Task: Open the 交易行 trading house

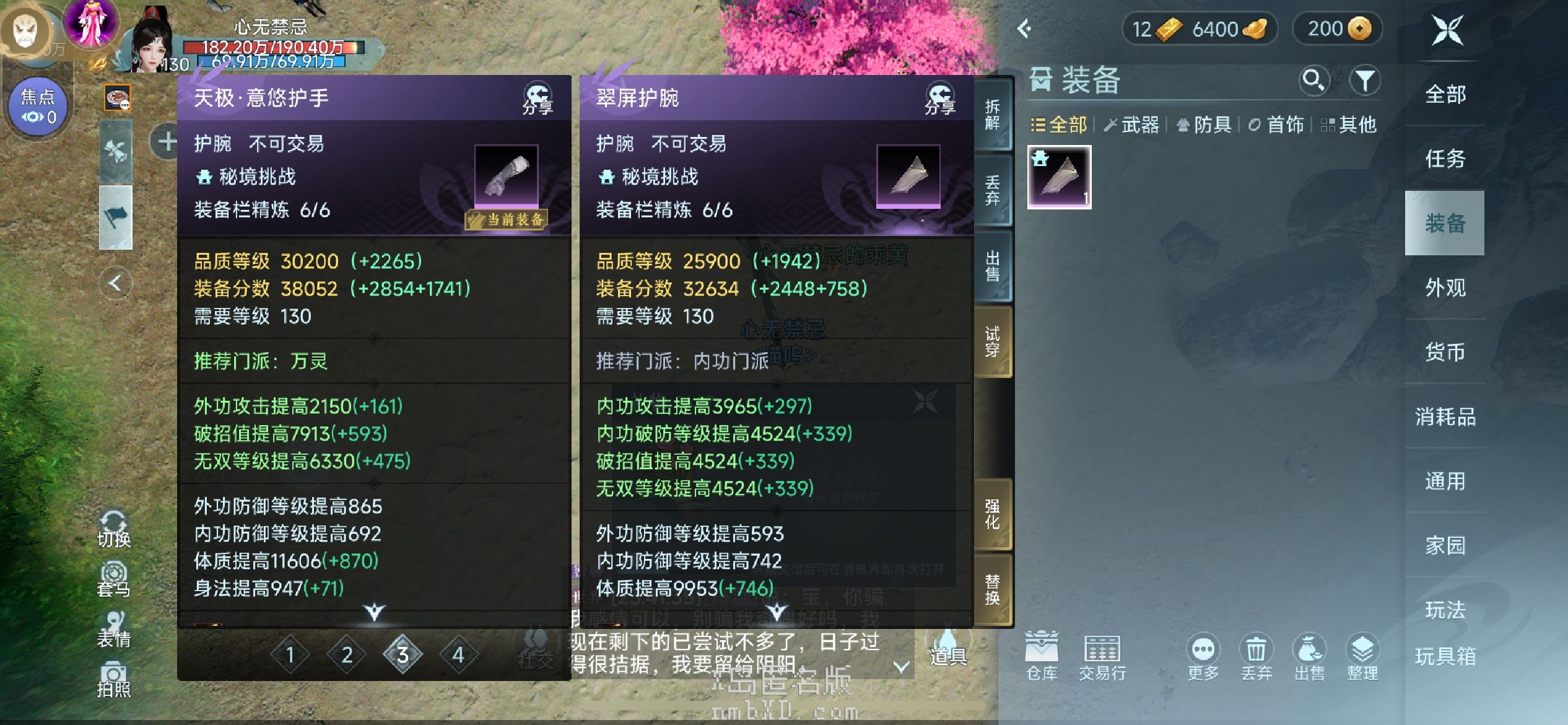Action: (1102, 656)
